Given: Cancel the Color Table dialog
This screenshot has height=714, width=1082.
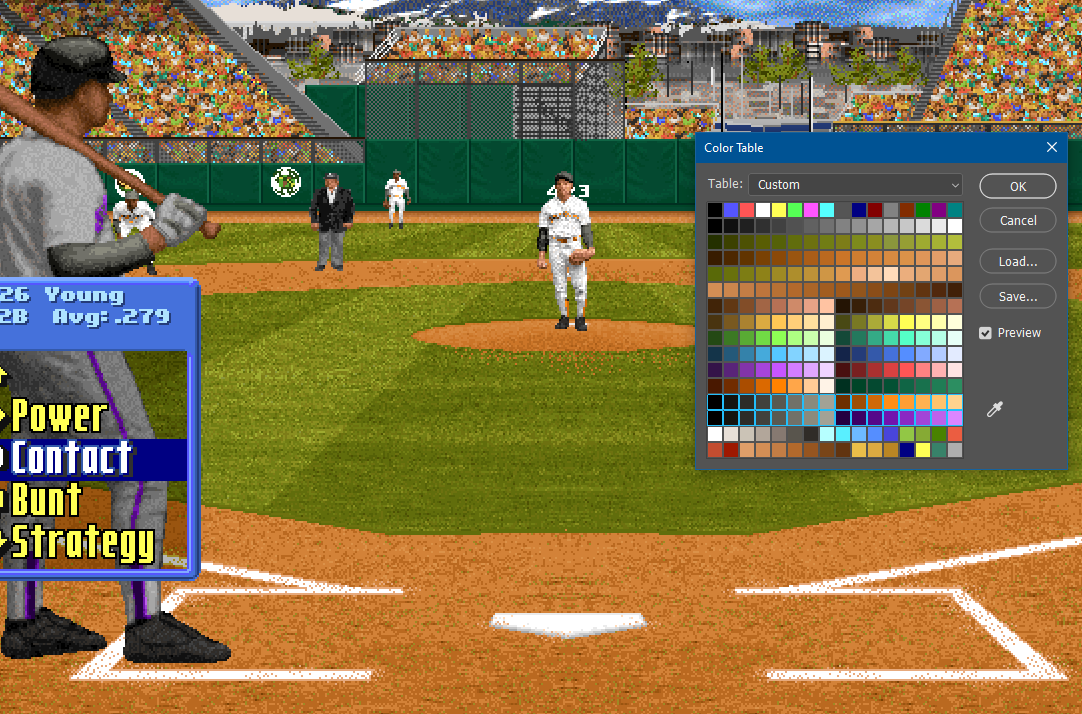Looking at the screenshot, I should [1017, 220].
